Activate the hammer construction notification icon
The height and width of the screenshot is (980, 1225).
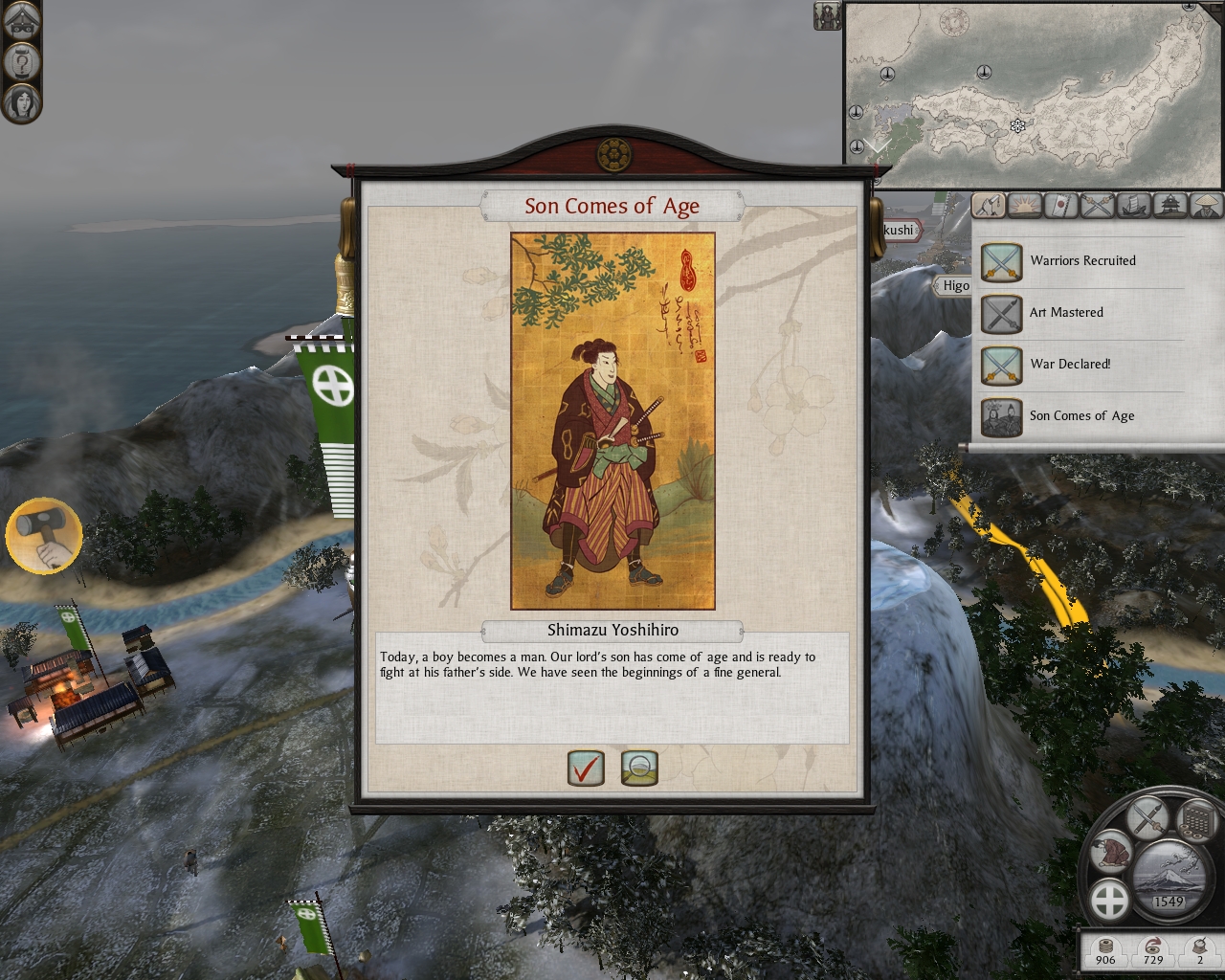[44, 535]
